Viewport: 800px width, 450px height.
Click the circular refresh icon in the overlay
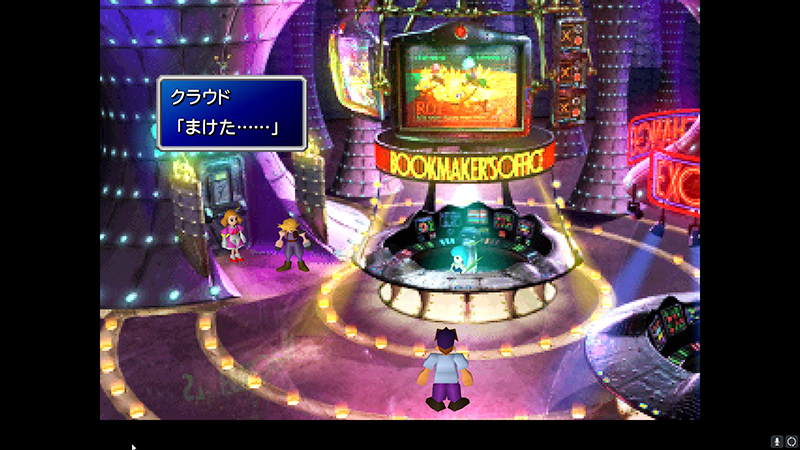pyautogui.click(x=790, y=441)
